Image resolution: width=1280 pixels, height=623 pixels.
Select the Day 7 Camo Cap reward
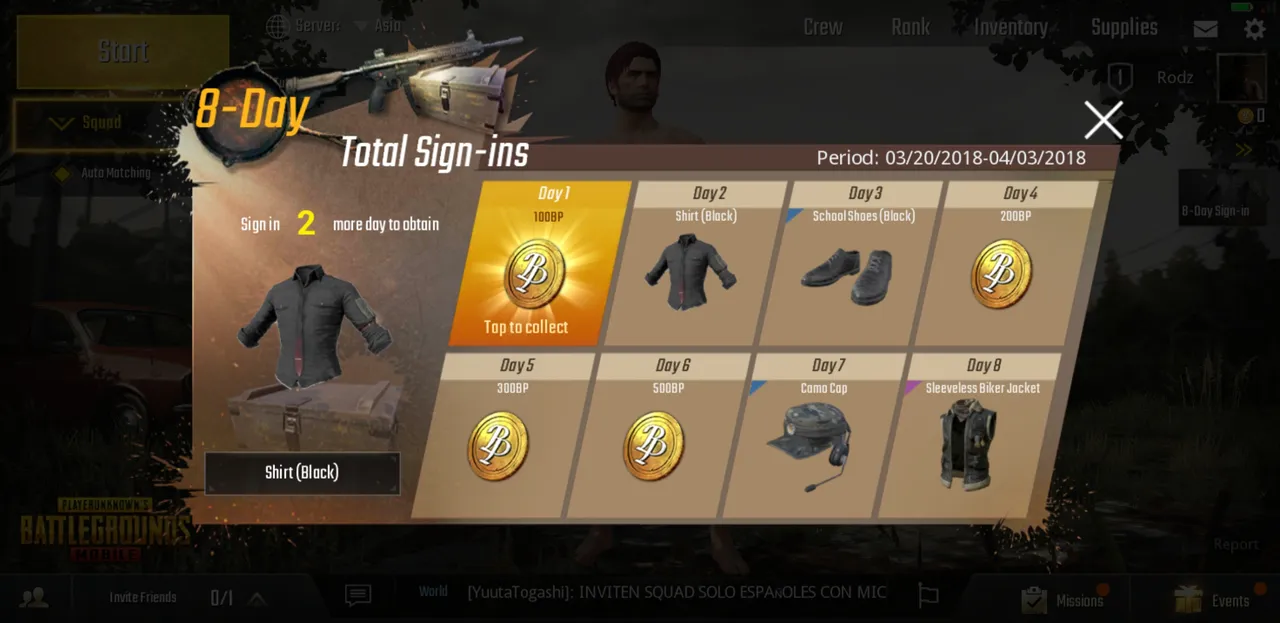coord(810,442)
